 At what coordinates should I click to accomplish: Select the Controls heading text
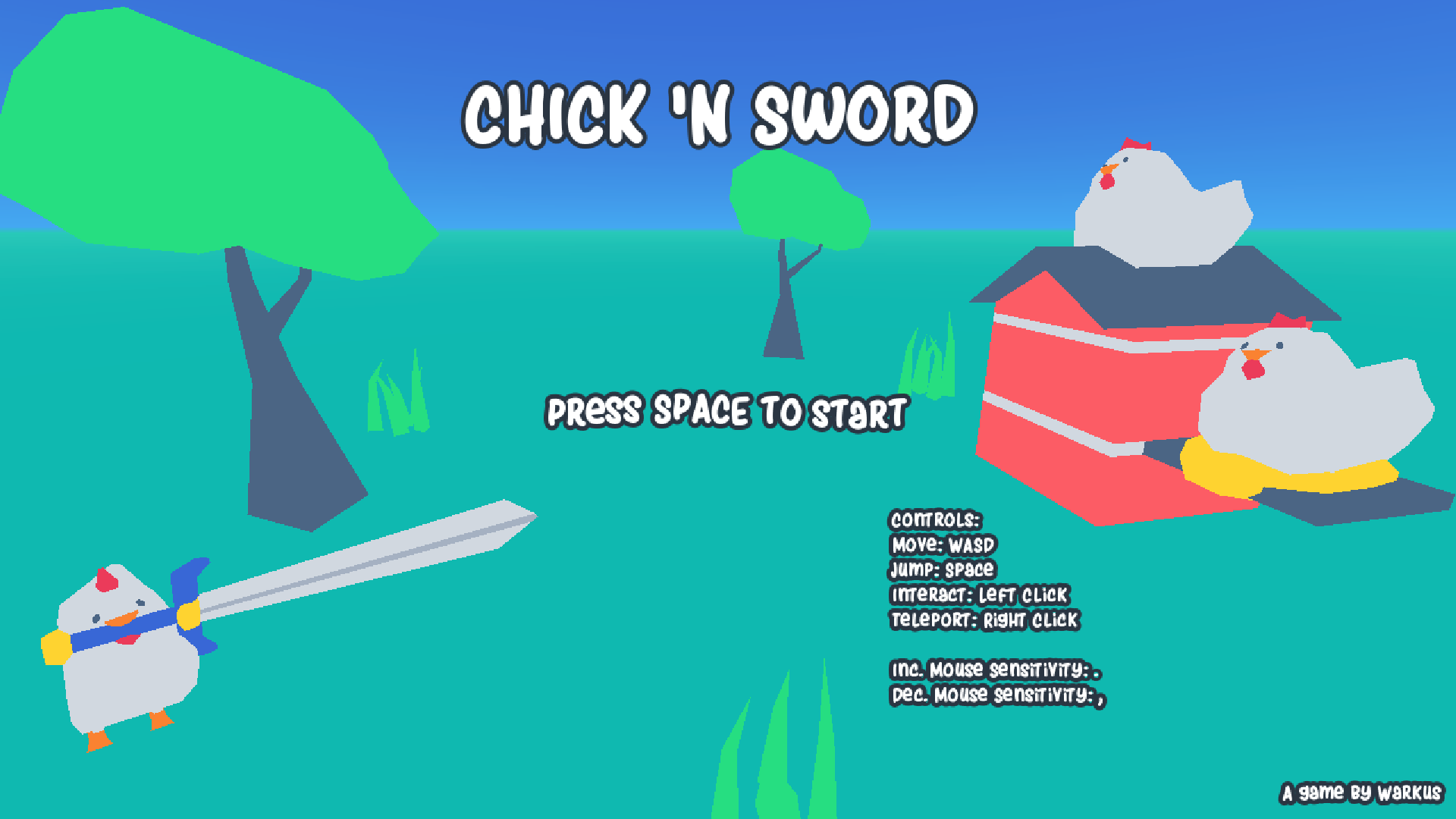934,520
